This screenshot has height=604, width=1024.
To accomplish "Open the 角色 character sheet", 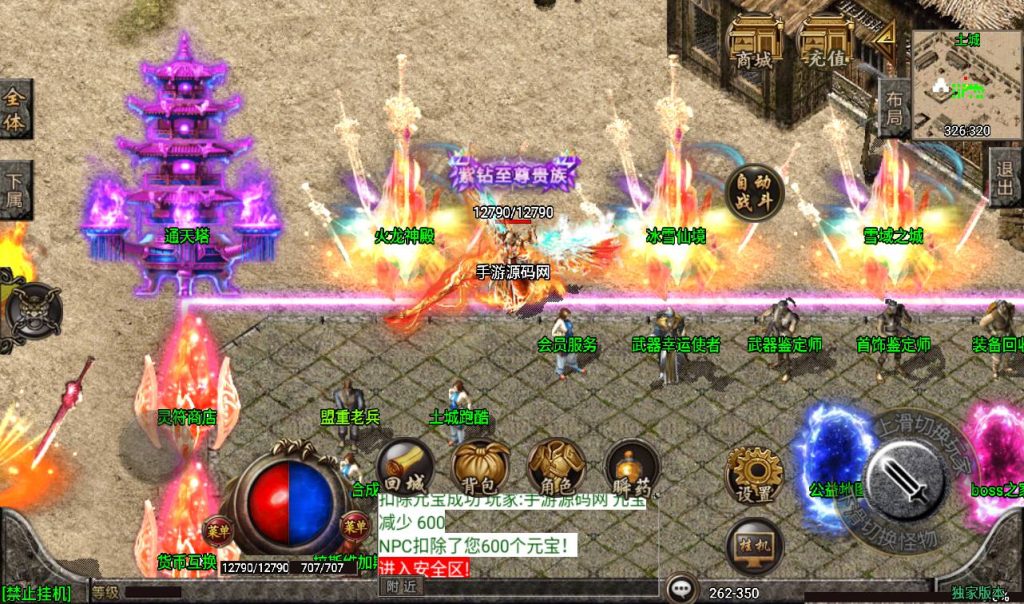I will (556, 469).
